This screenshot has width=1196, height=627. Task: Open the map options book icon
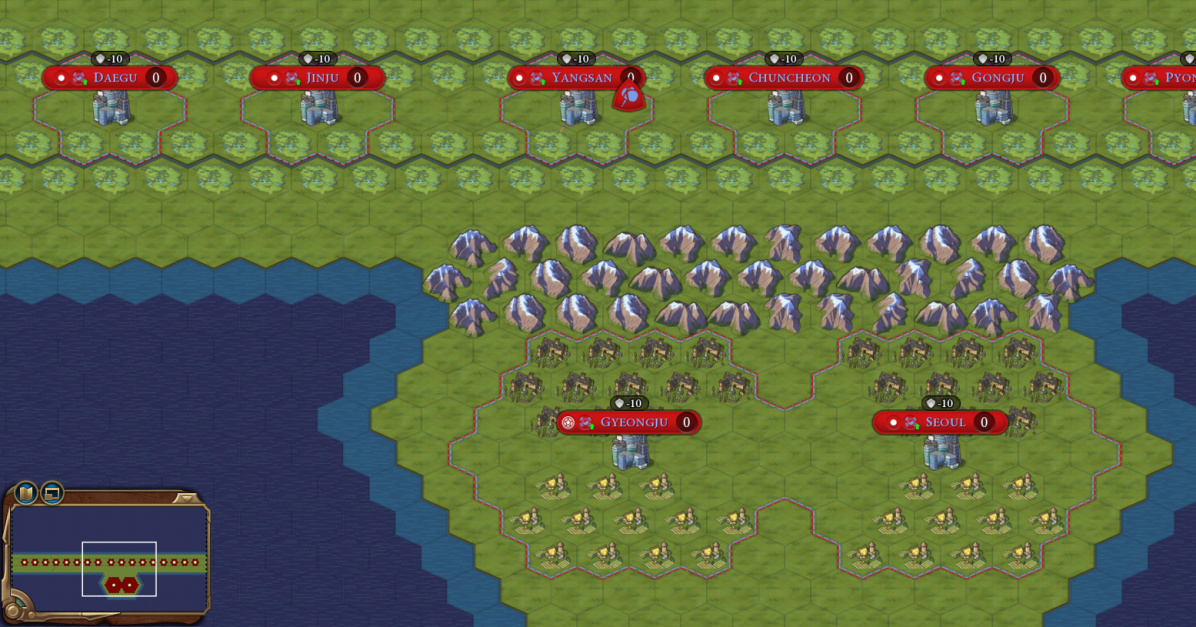coord(26,492)
